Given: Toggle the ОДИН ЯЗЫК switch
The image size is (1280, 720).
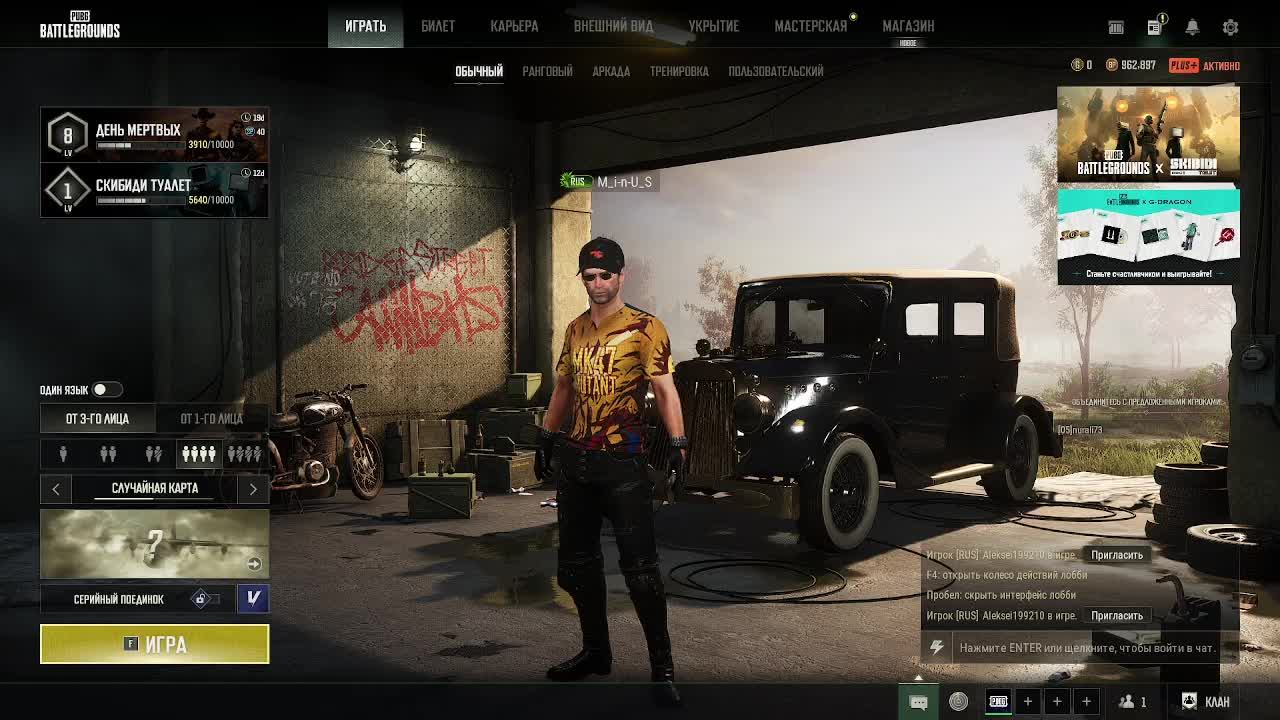Looking at the screenshot, I should [107, 389].
